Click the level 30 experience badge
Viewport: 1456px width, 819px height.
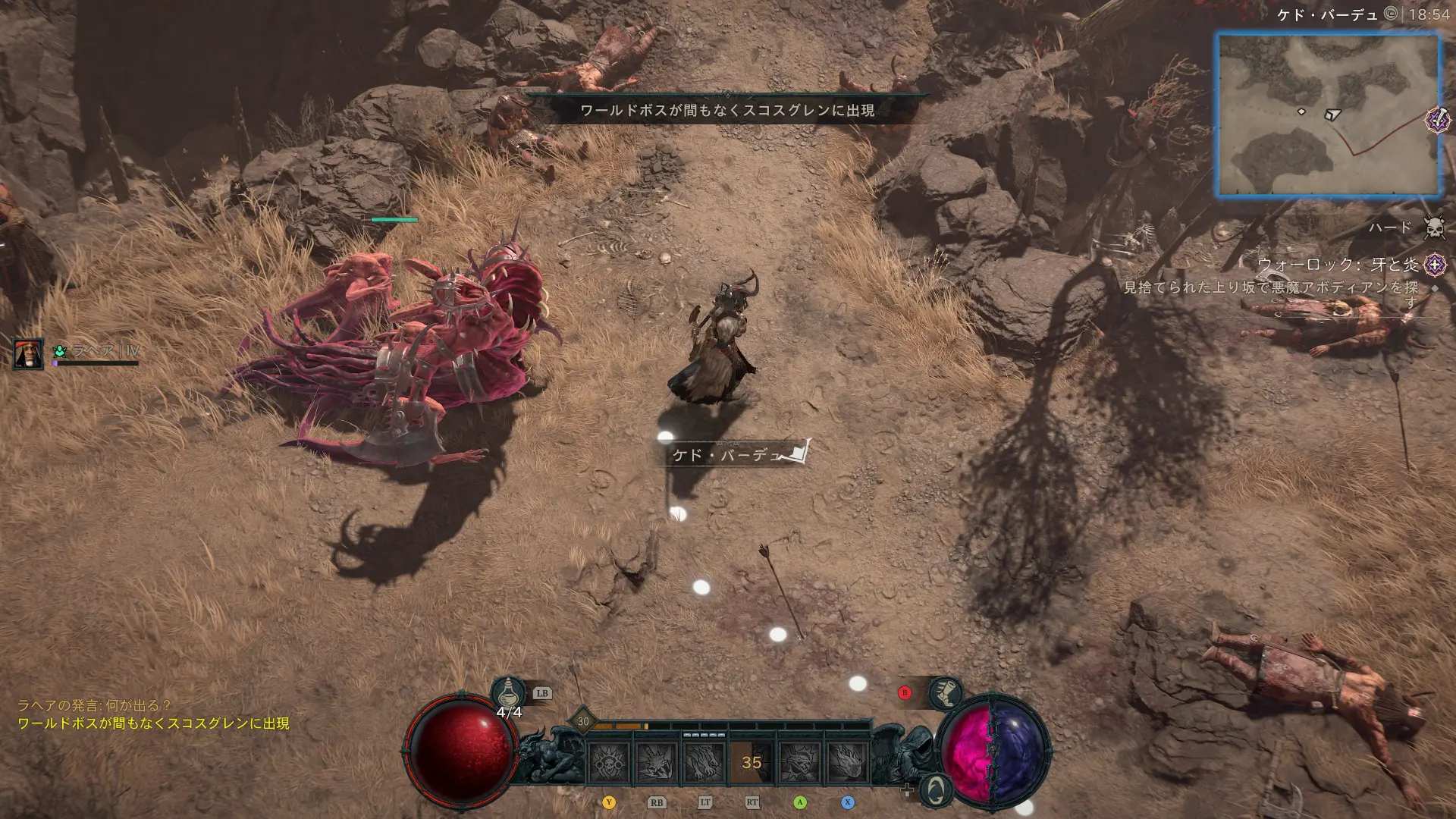pos(582,721)
